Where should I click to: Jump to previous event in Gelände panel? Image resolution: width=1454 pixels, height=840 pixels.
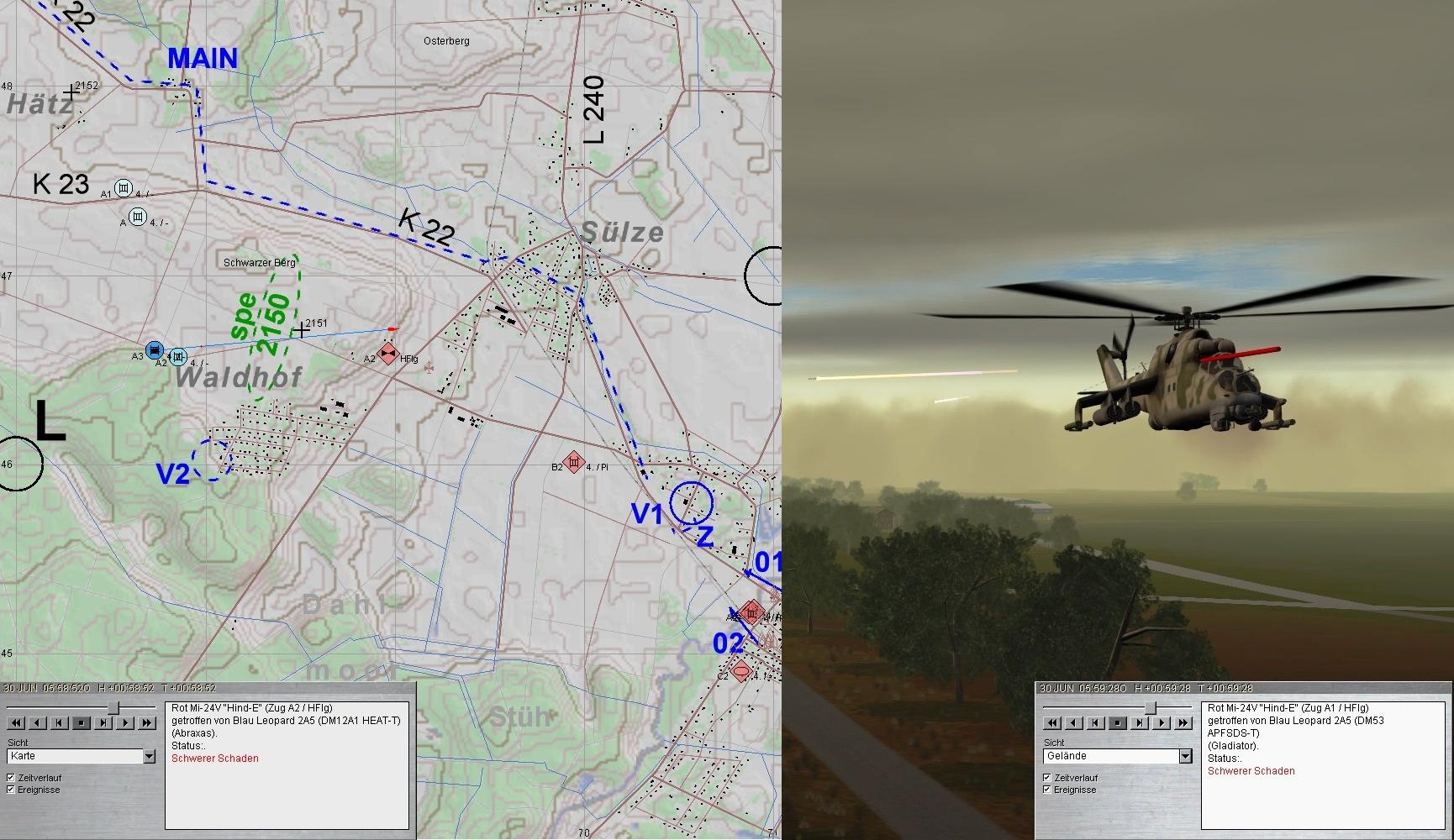(x=1096, y=722)
